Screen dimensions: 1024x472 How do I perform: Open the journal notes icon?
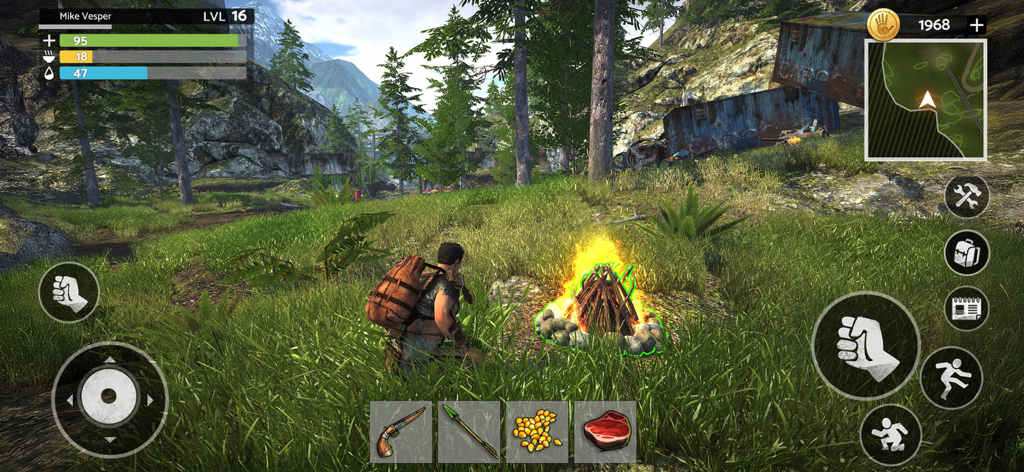click(x=966, y=308)
